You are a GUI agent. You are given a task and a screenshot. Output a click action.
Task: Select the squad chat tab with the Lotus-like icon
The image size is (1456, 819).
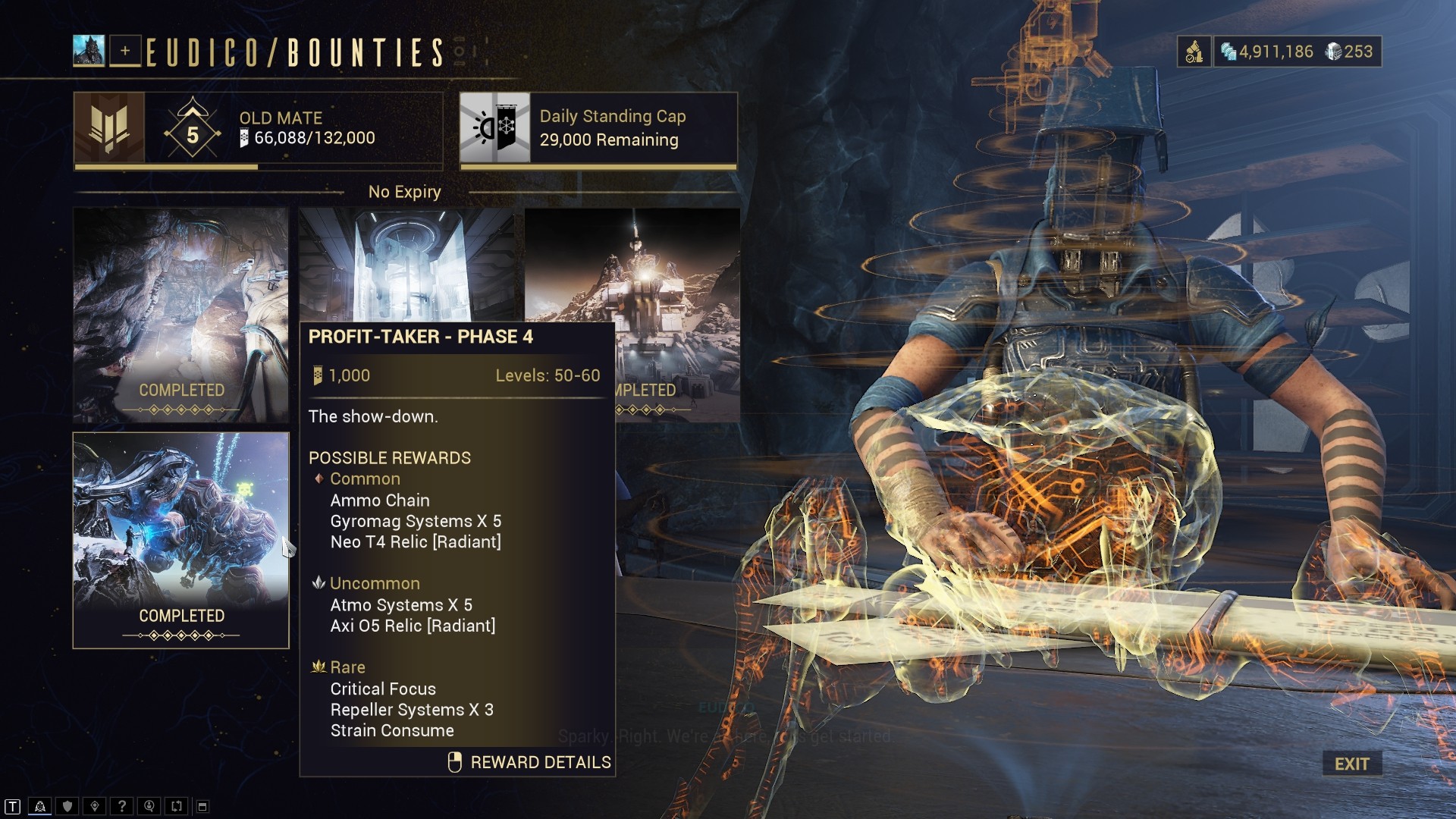(x=40, y=806)
